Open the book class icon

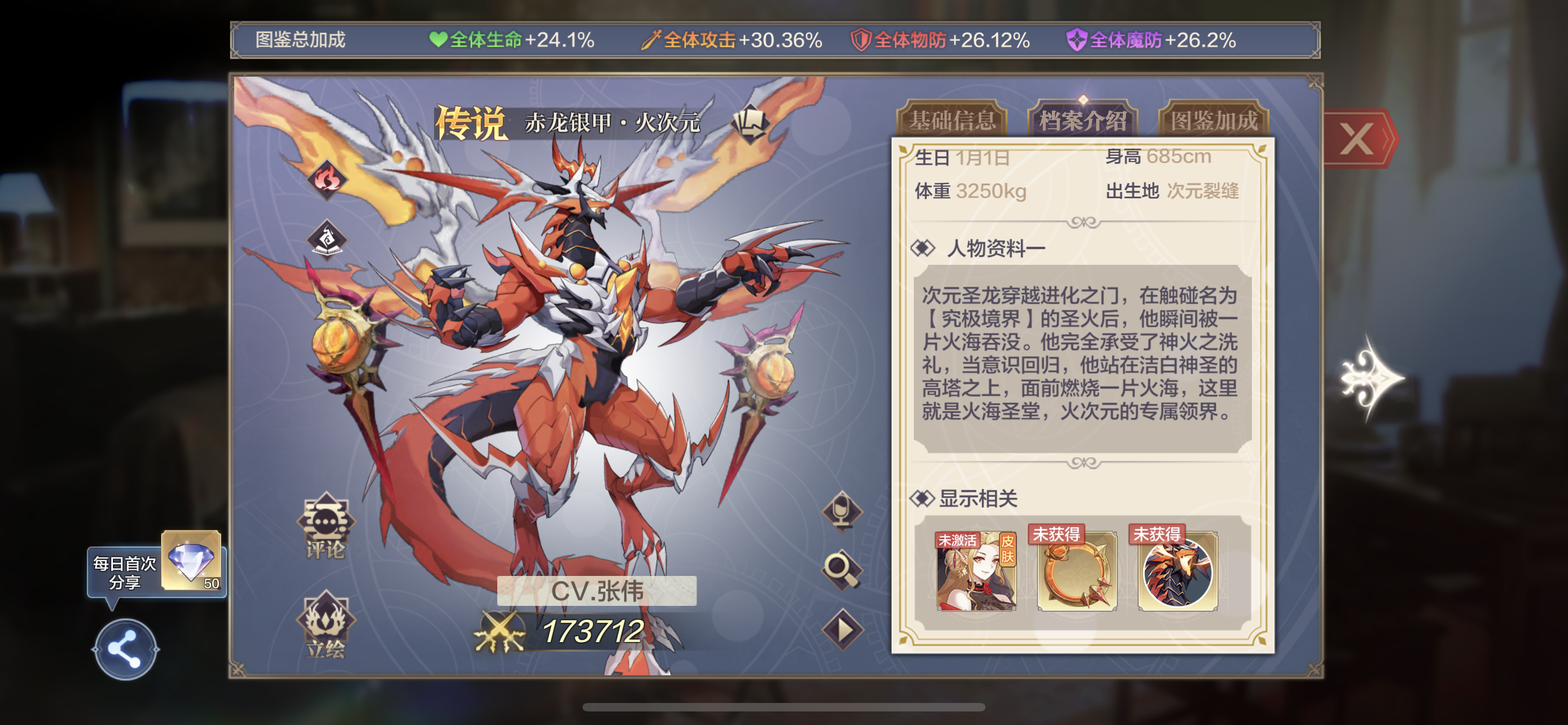click(327, 239)
